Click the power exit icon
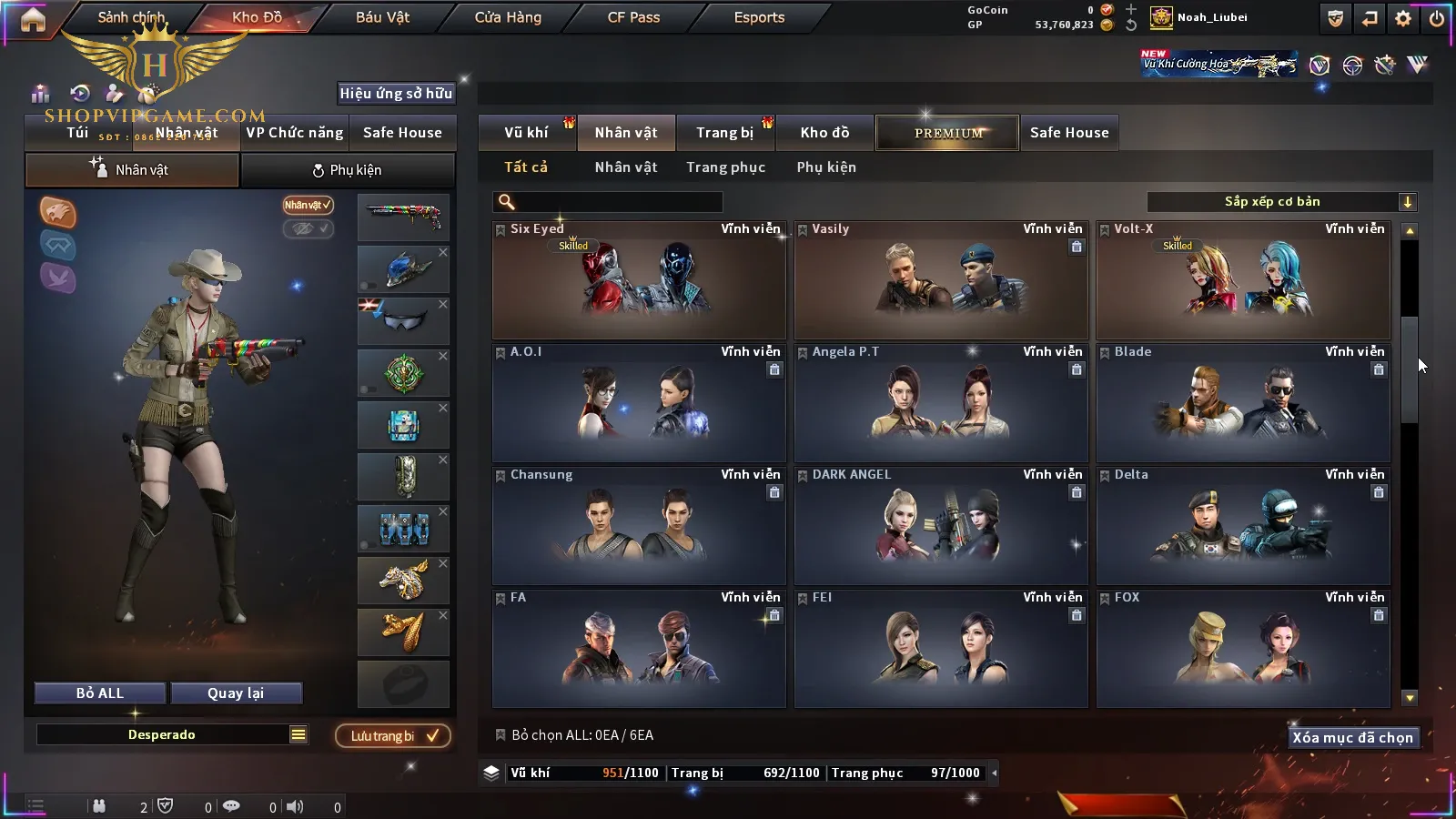Viewport: 1456px width, 819px height. [1437, 18]
